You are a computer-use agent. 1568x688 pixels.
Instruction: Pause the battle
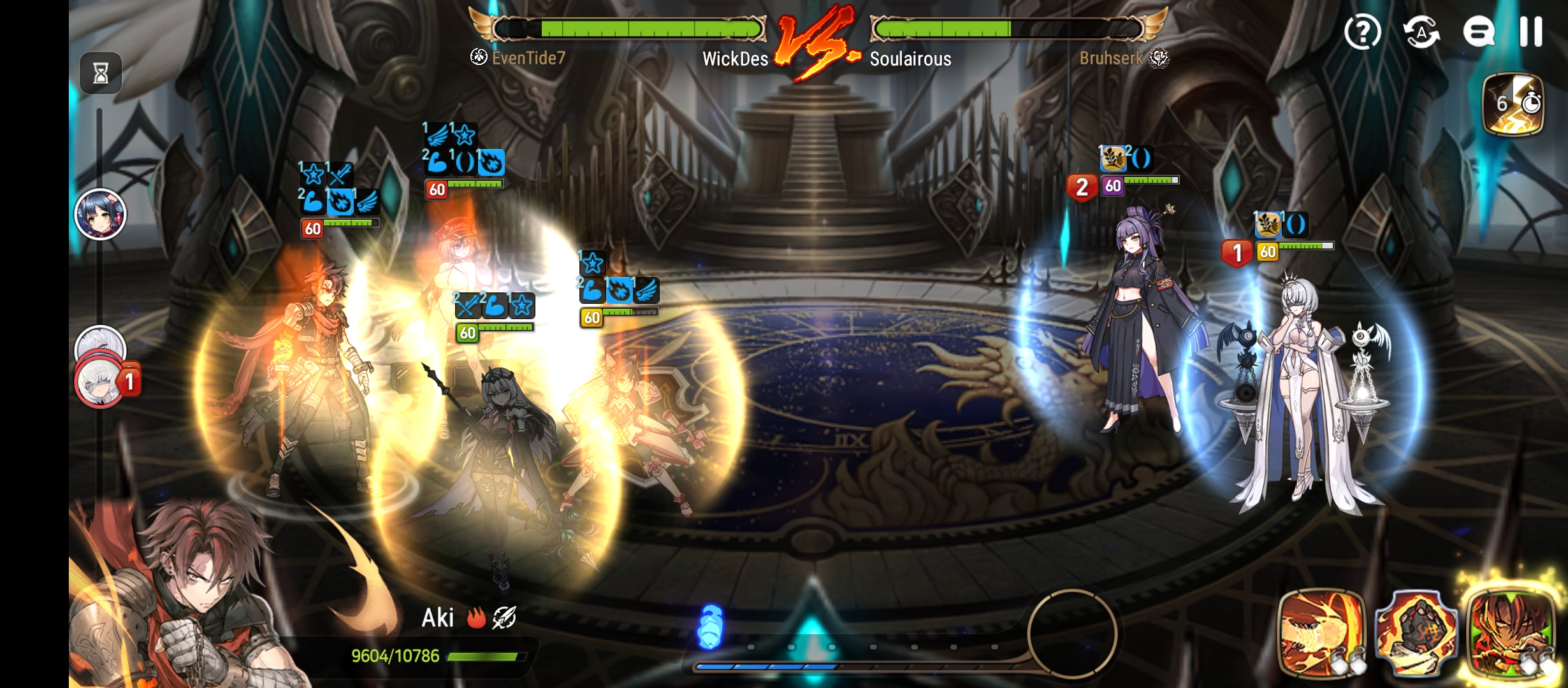pyautogui.click(x=1530, y=31)
